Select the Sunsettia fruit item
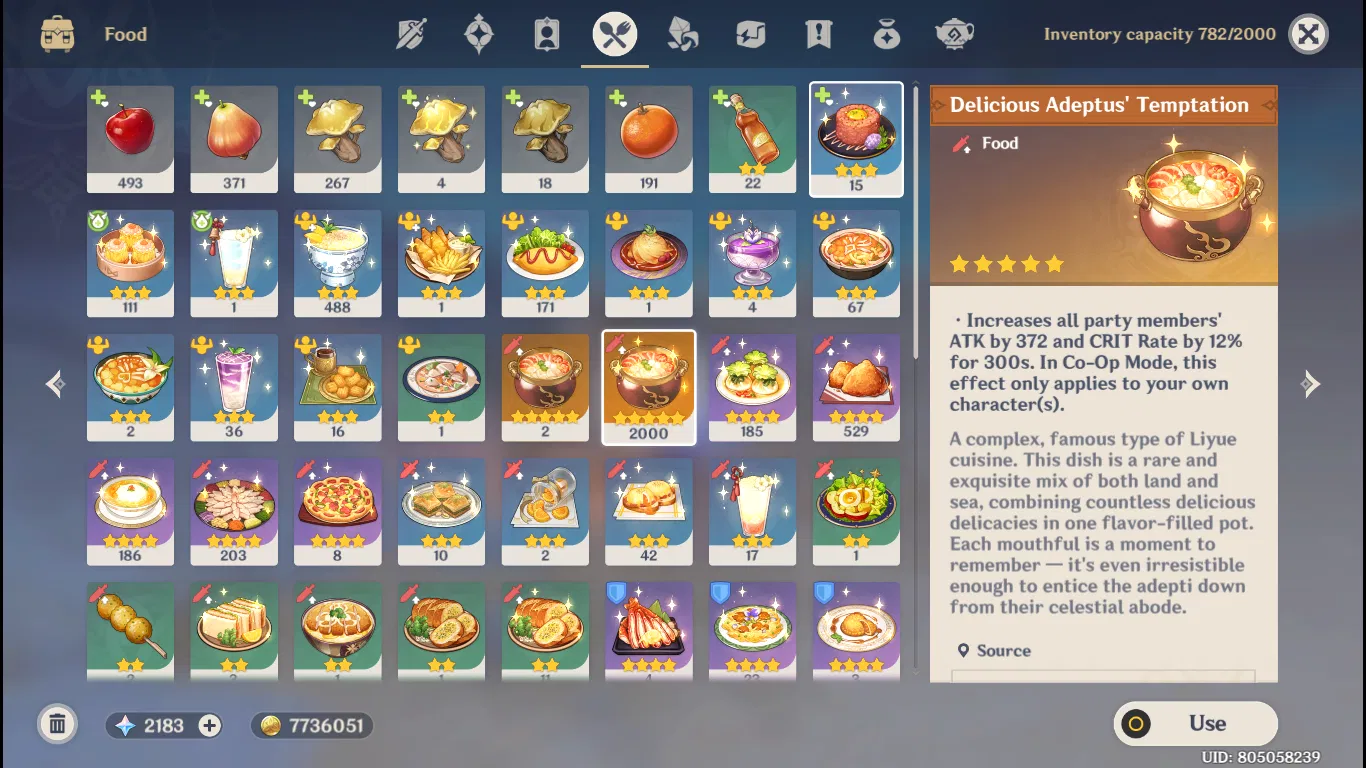Viewport: 1366px width, 768px height. (233, 139)
